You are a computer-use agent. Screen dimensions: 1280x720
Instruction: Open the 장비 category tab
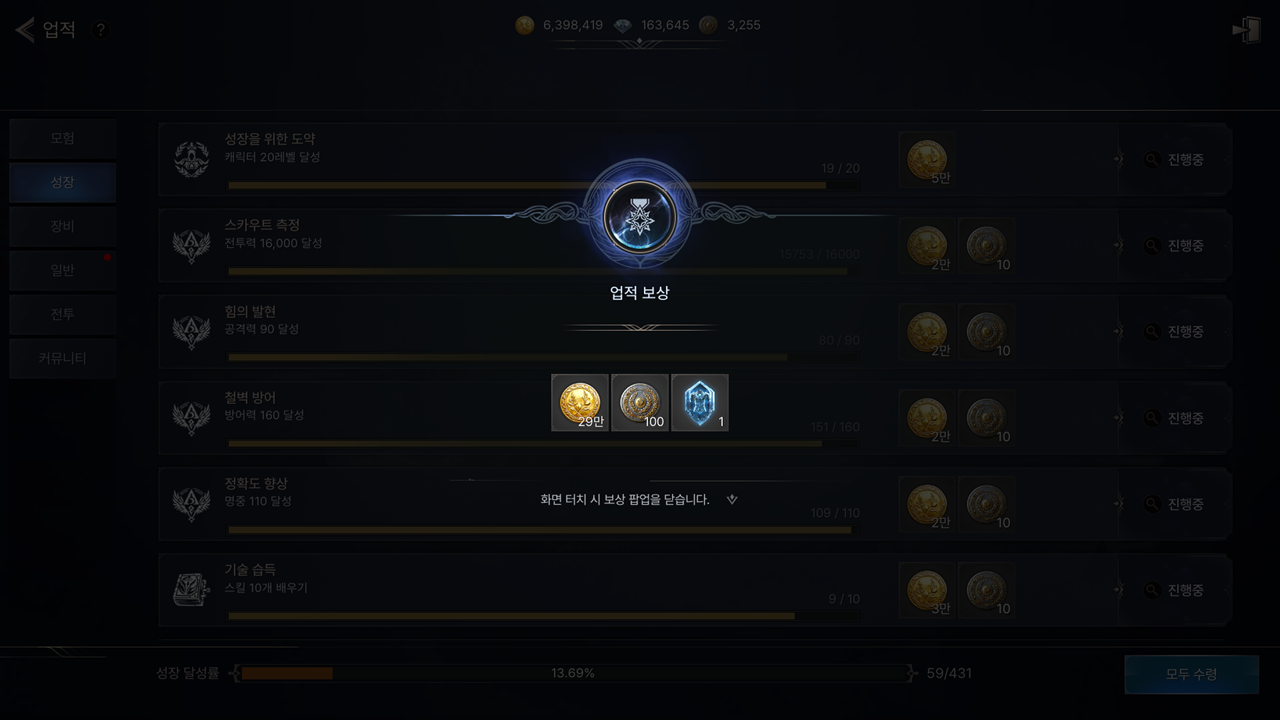tap(62, 227)
